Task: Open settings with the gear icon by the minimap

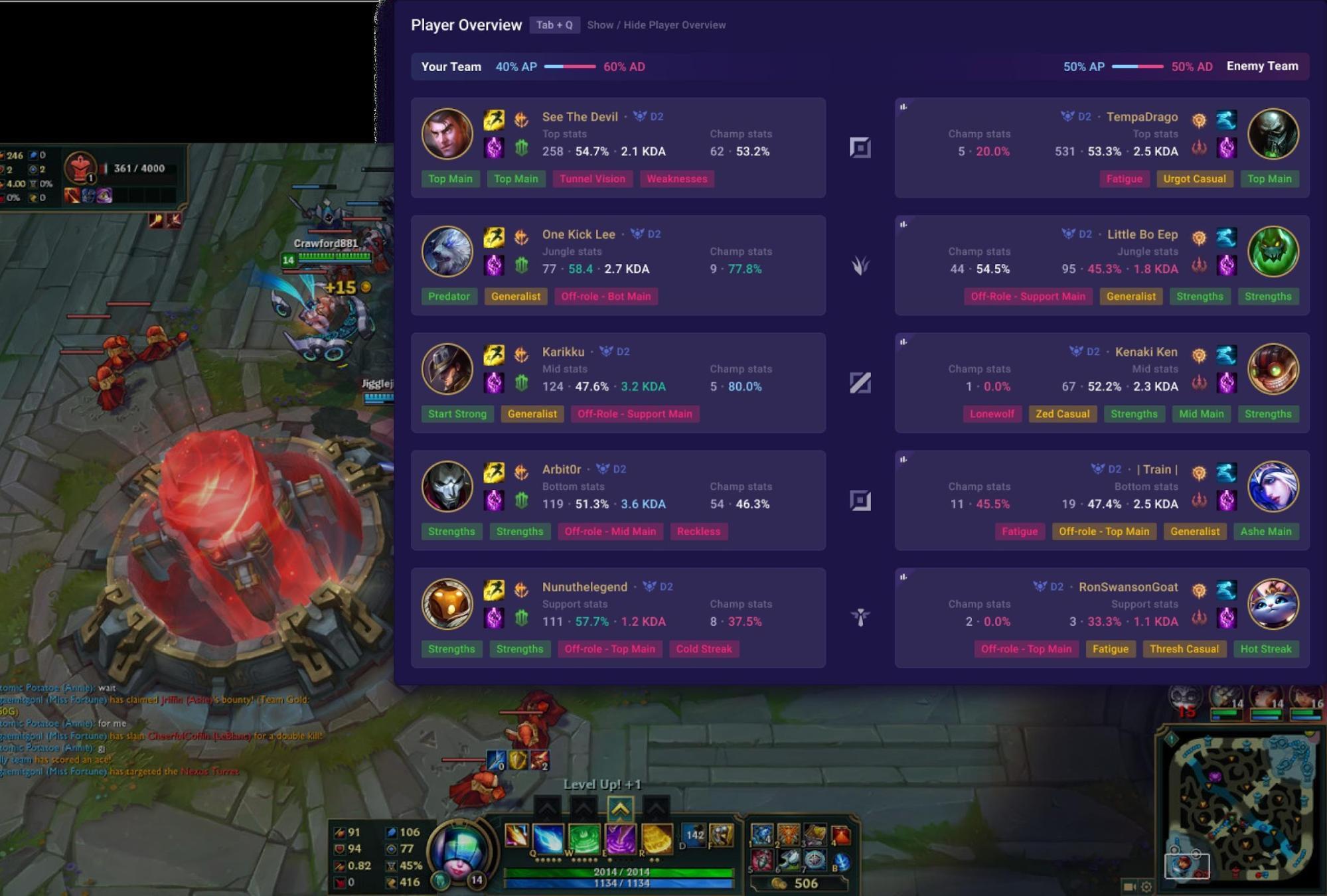Action: tap(1146, 886)
